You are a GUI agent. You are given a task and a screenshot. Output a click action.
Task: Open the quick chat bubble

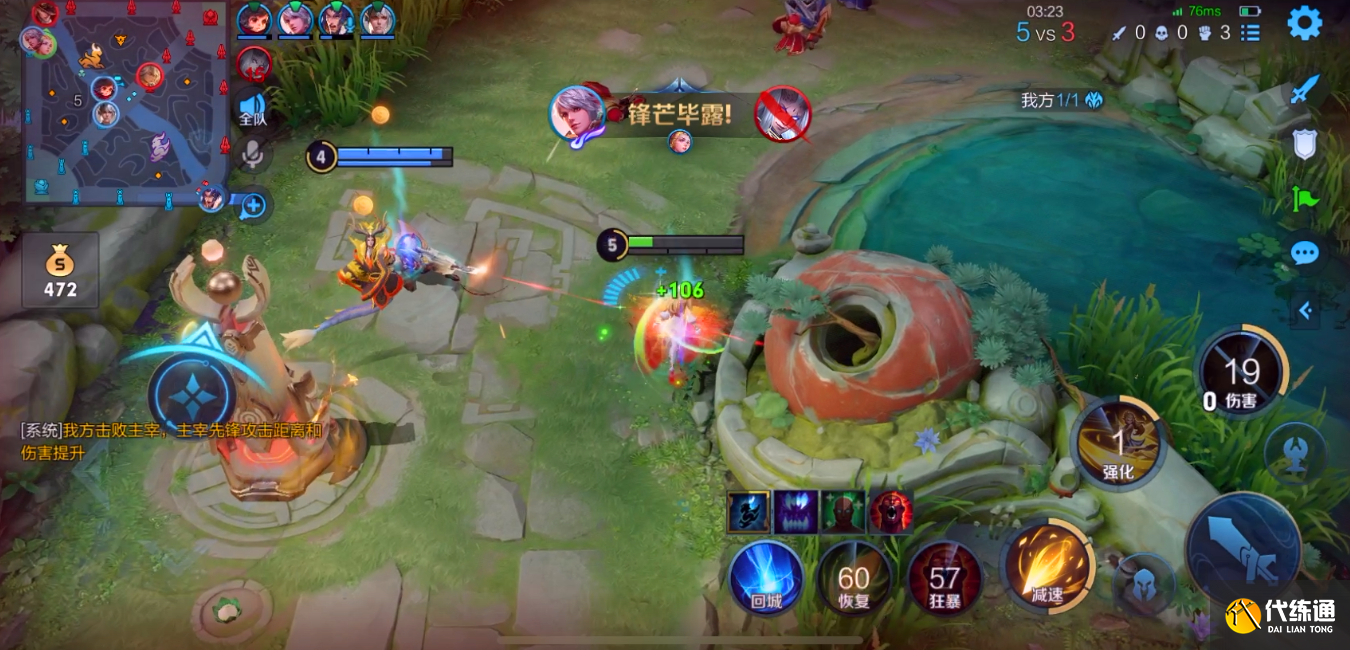click(x=1304, y=252)
